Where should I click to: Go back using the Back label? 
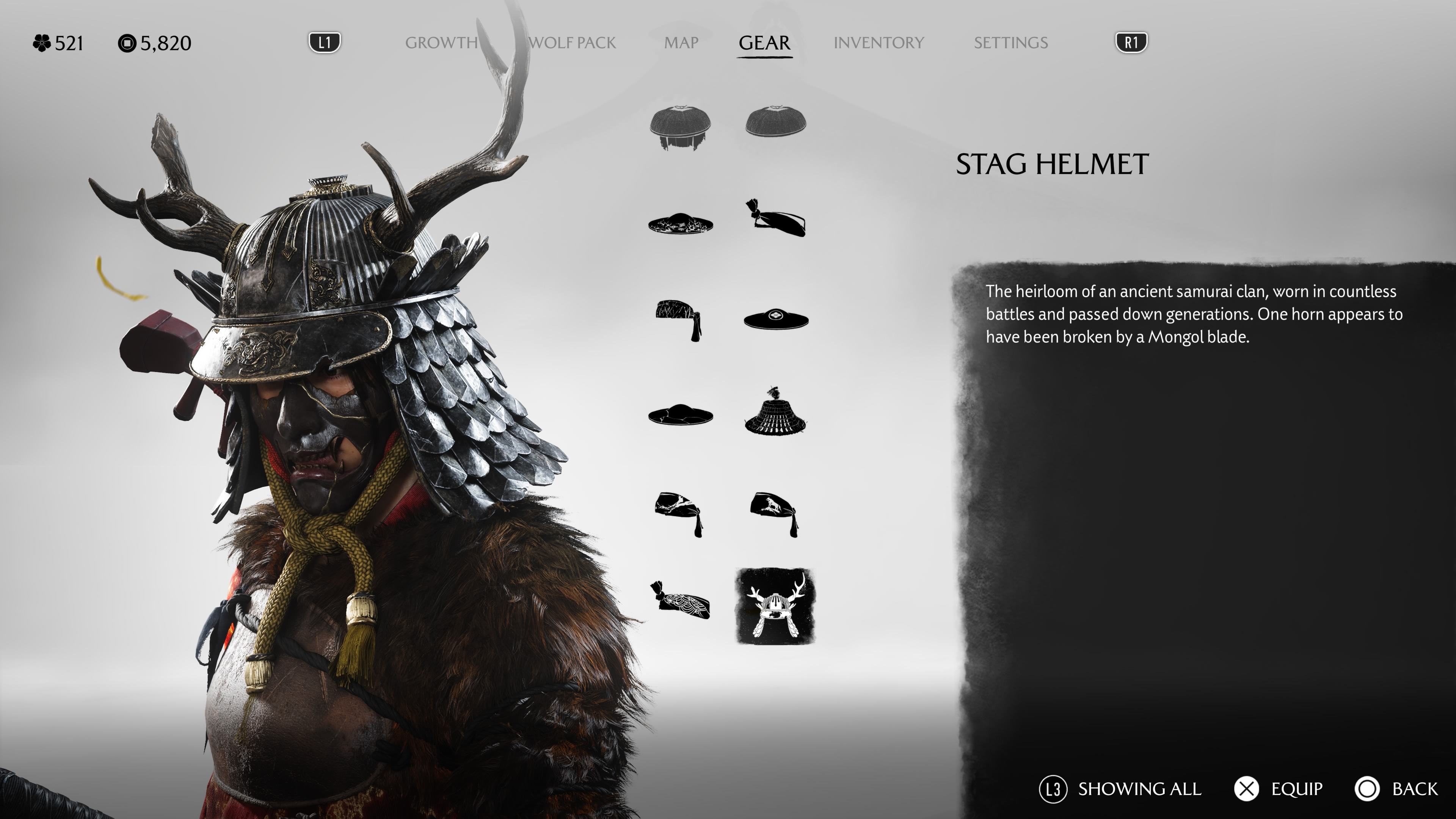[x=1414, y=789]
